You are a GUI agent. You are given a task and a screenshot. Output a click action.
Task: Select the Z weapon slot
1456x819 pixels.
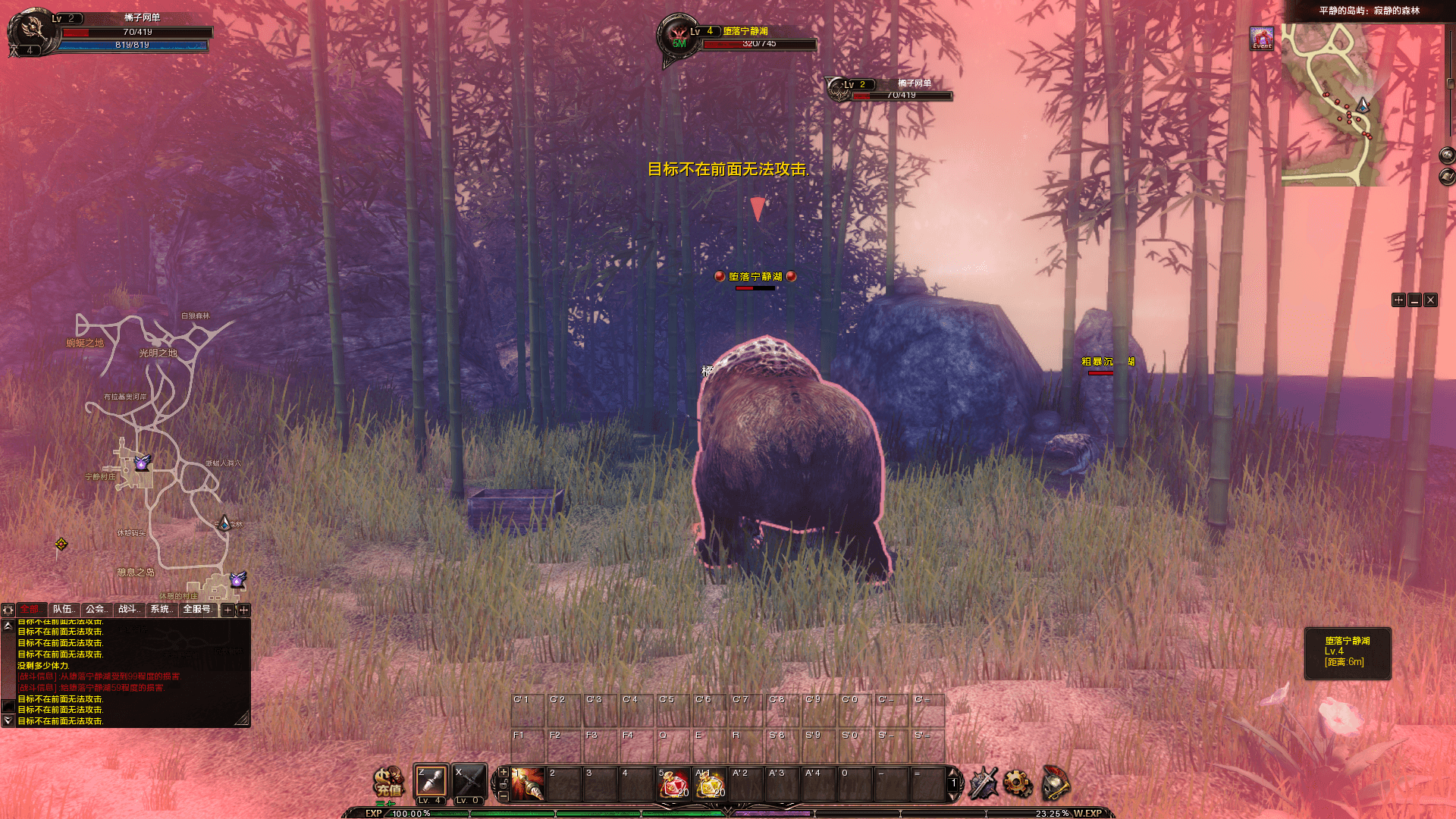click(x=431, y=782)
